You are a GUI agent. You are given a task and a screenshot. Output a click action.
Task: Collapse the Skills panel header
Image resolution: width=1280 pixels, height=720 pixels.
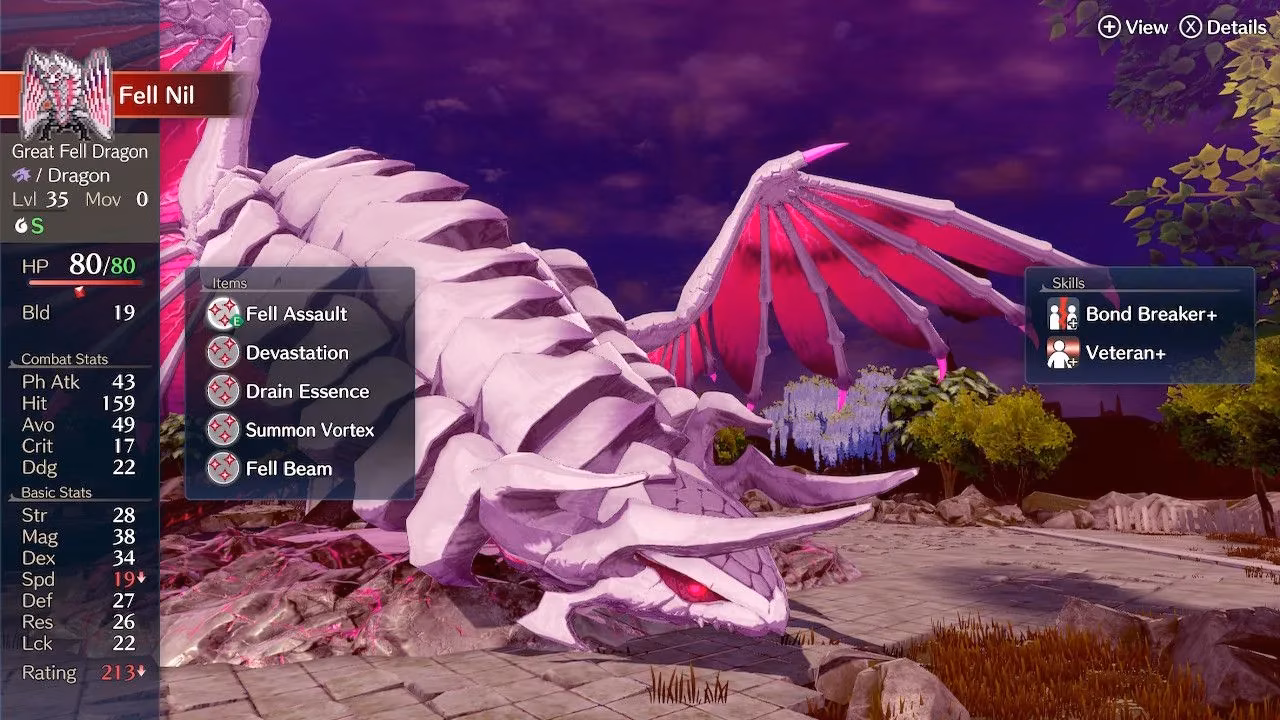pyautogui.click(x=1069, y=283)
